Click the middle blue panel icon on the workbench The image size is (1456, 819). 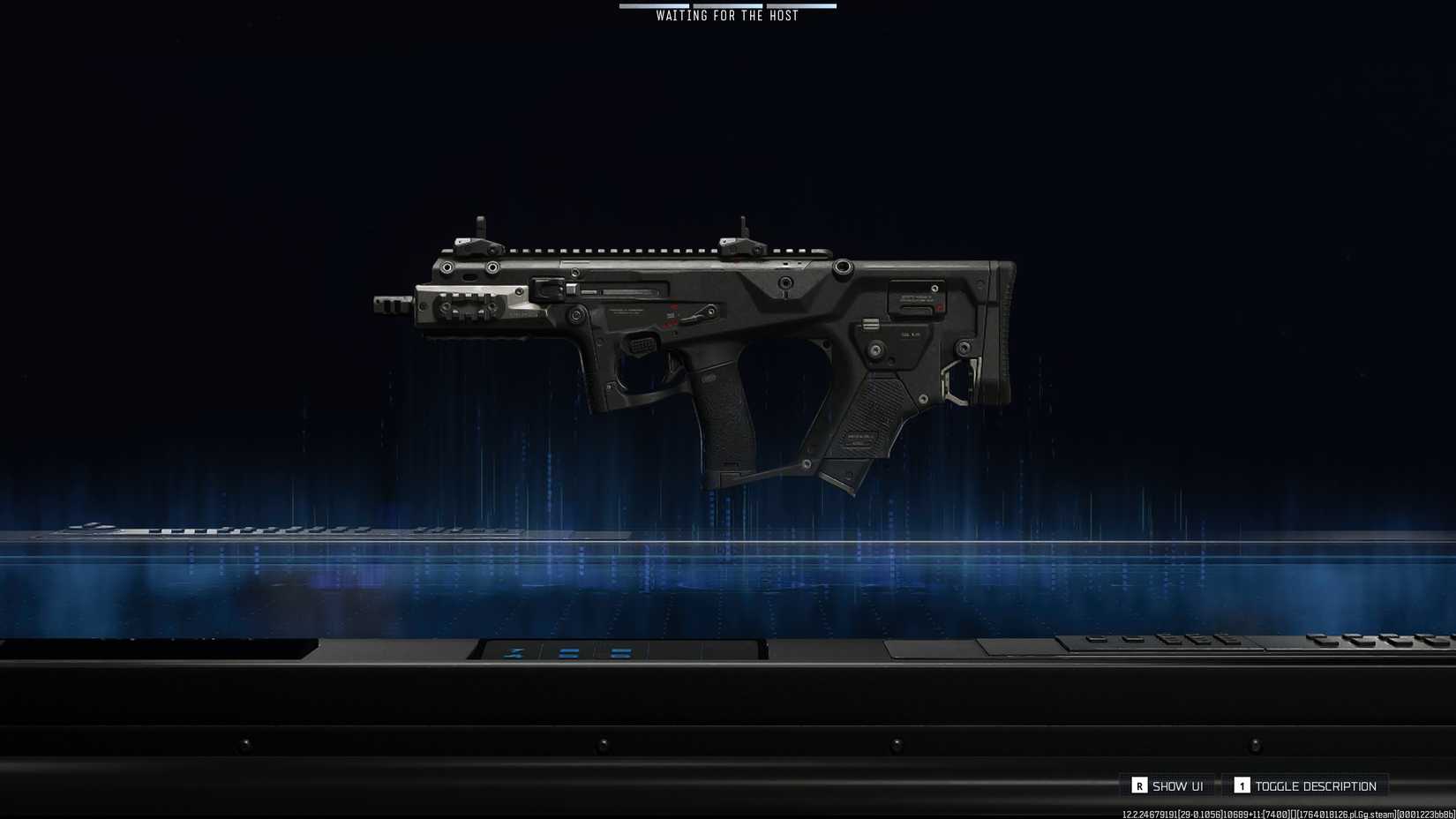click(567, 653)
